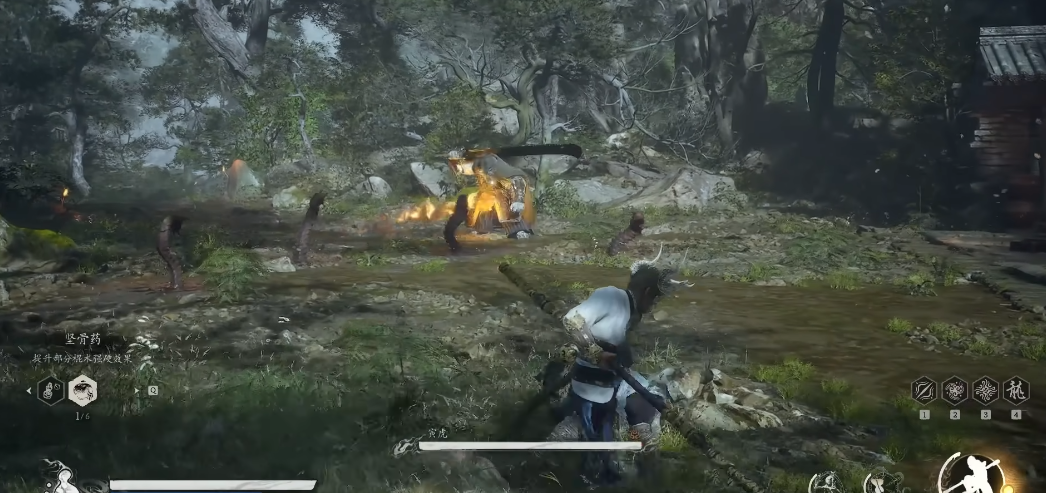The image size is (1046, 493).
Task: Select the highlighted bone-strengthening medicine slot
Action: tap(83, 390)
